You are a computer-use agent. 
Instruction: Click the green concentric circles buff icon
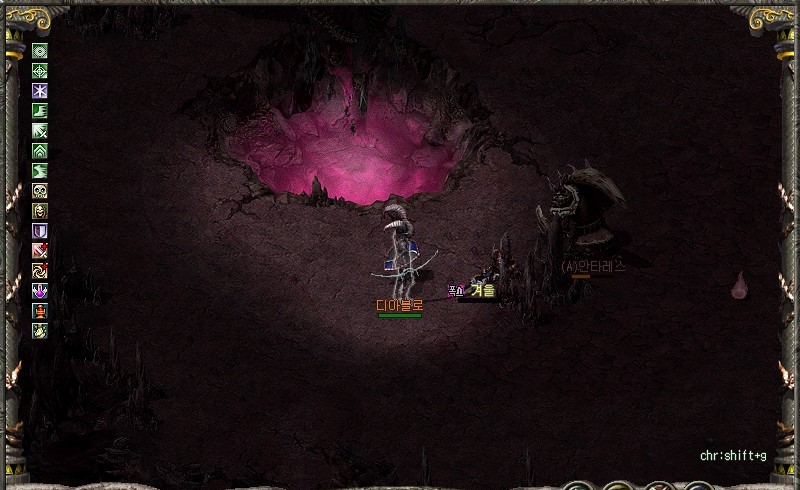click(x=40, y=51)
